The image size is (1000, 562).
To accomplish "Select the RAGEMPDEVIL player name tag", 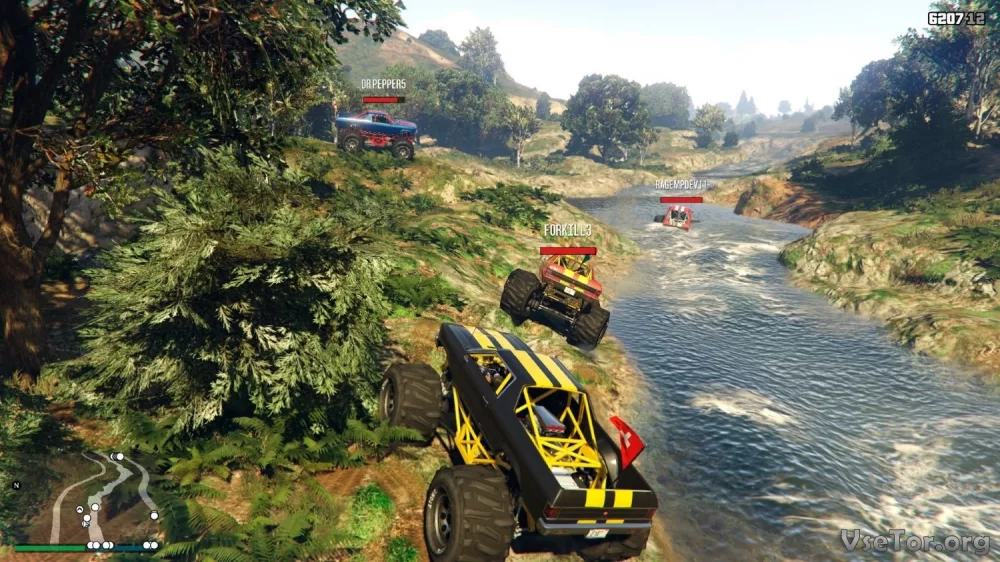I will (x=681, y=185).
